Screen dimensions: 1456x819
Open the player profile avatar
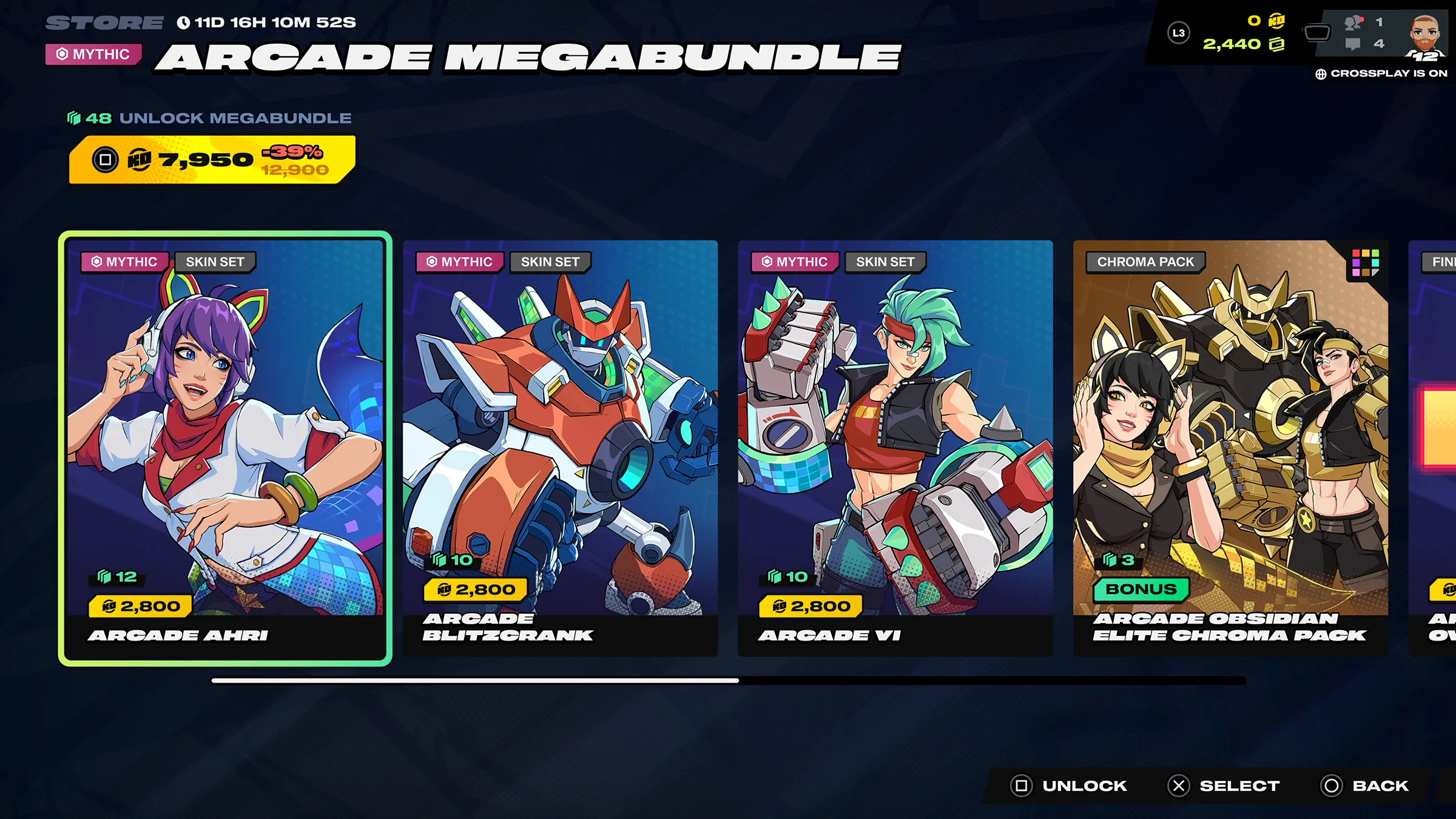click(1425, 36)
